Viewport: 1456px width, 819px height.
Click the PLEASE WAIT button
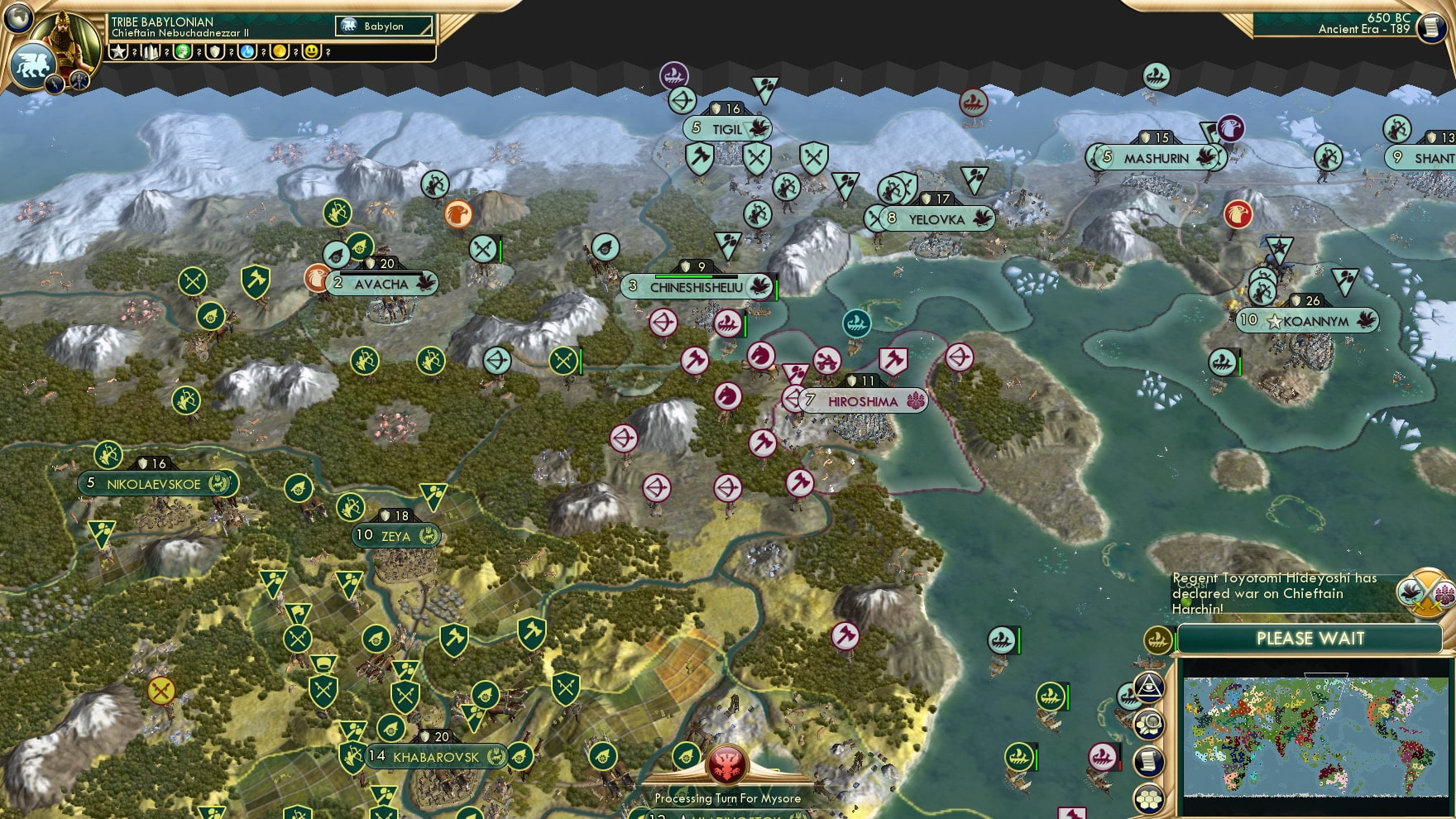[1310, 639]
